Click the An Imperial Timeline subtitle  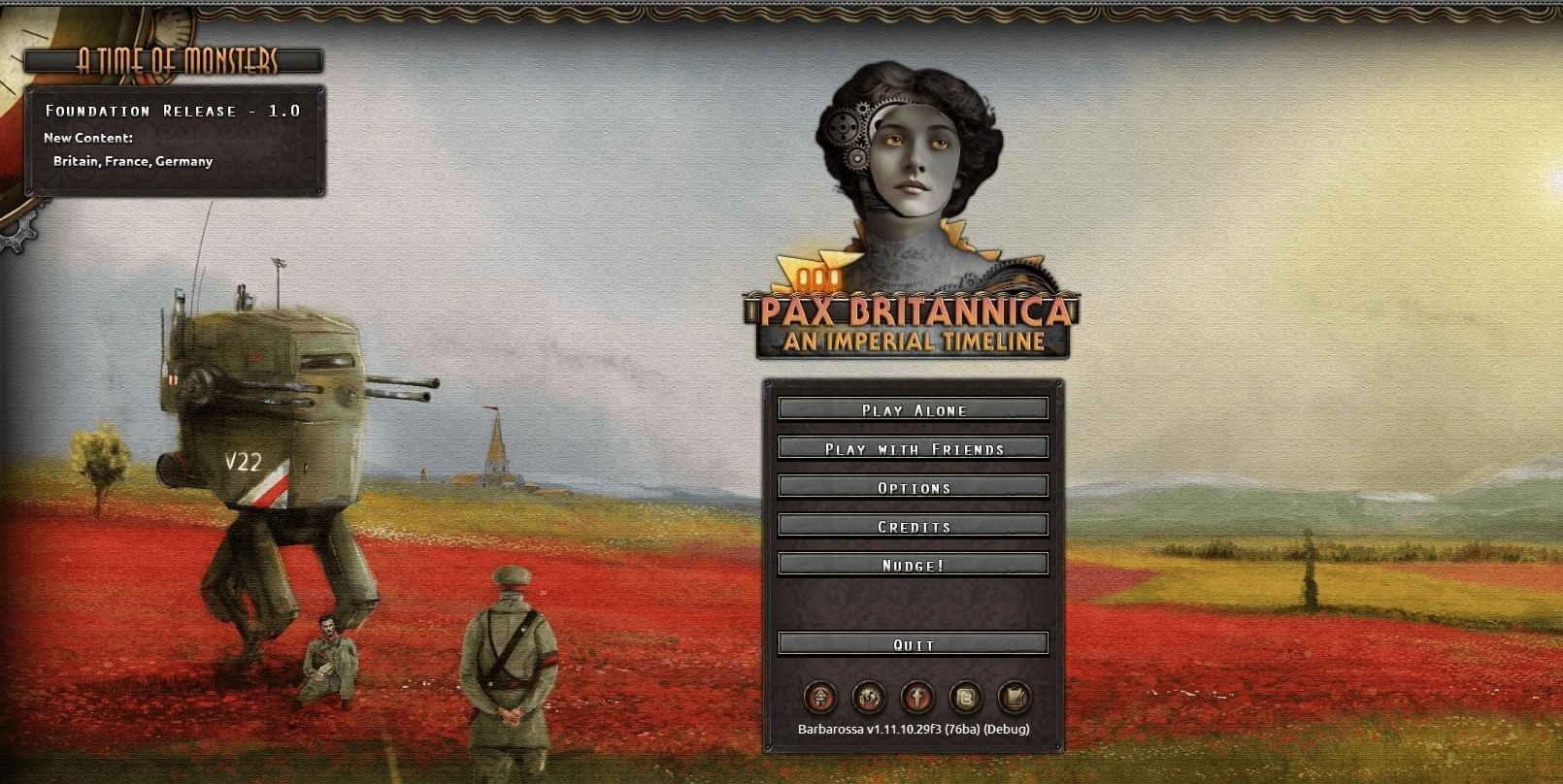pyautogui.click(x=911, y=341)
